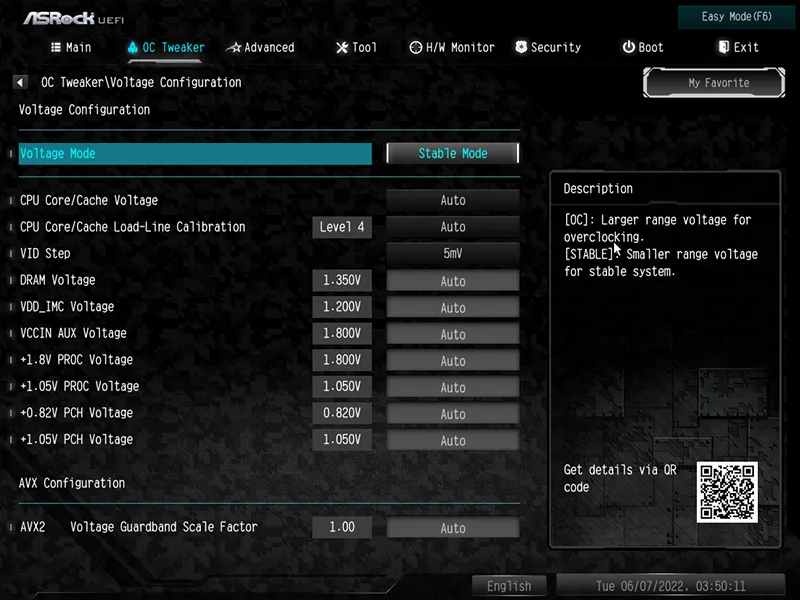This screenshot has height=600, width=800.
Task: Switch to Easy Mode (F6)
Action: 737,17
